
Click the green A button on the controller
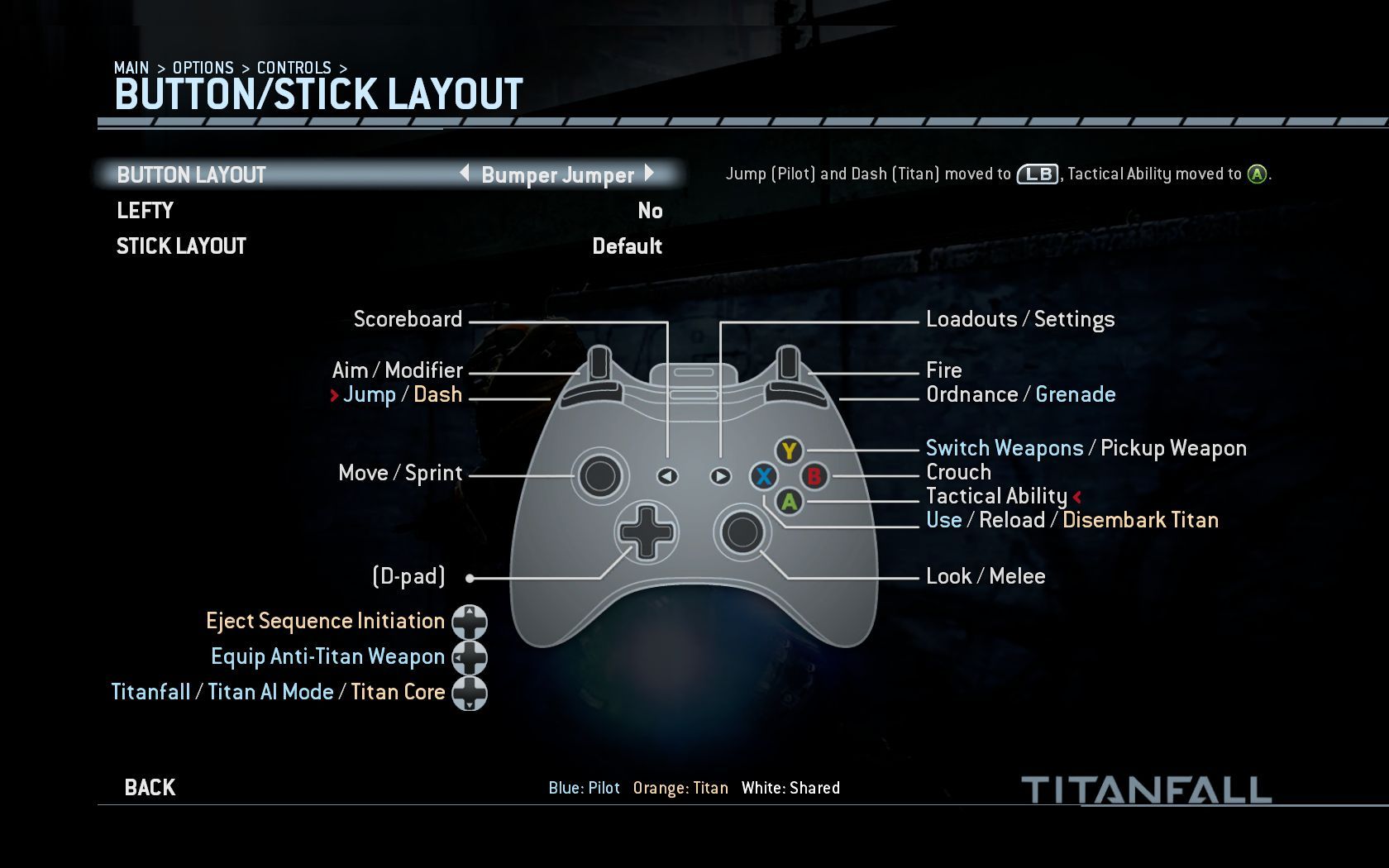click(788, 502)
